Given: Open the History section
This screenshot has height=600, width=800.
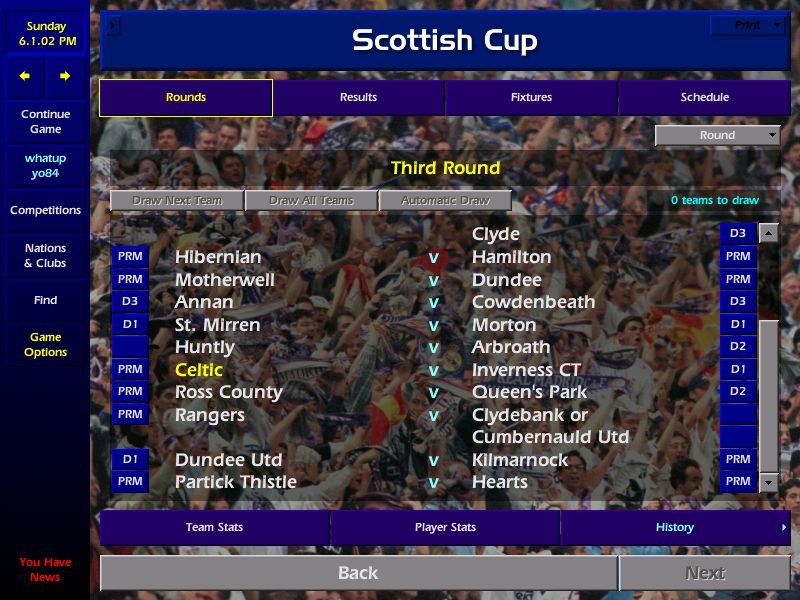Looking at the screenshot, I should [675, 527].
